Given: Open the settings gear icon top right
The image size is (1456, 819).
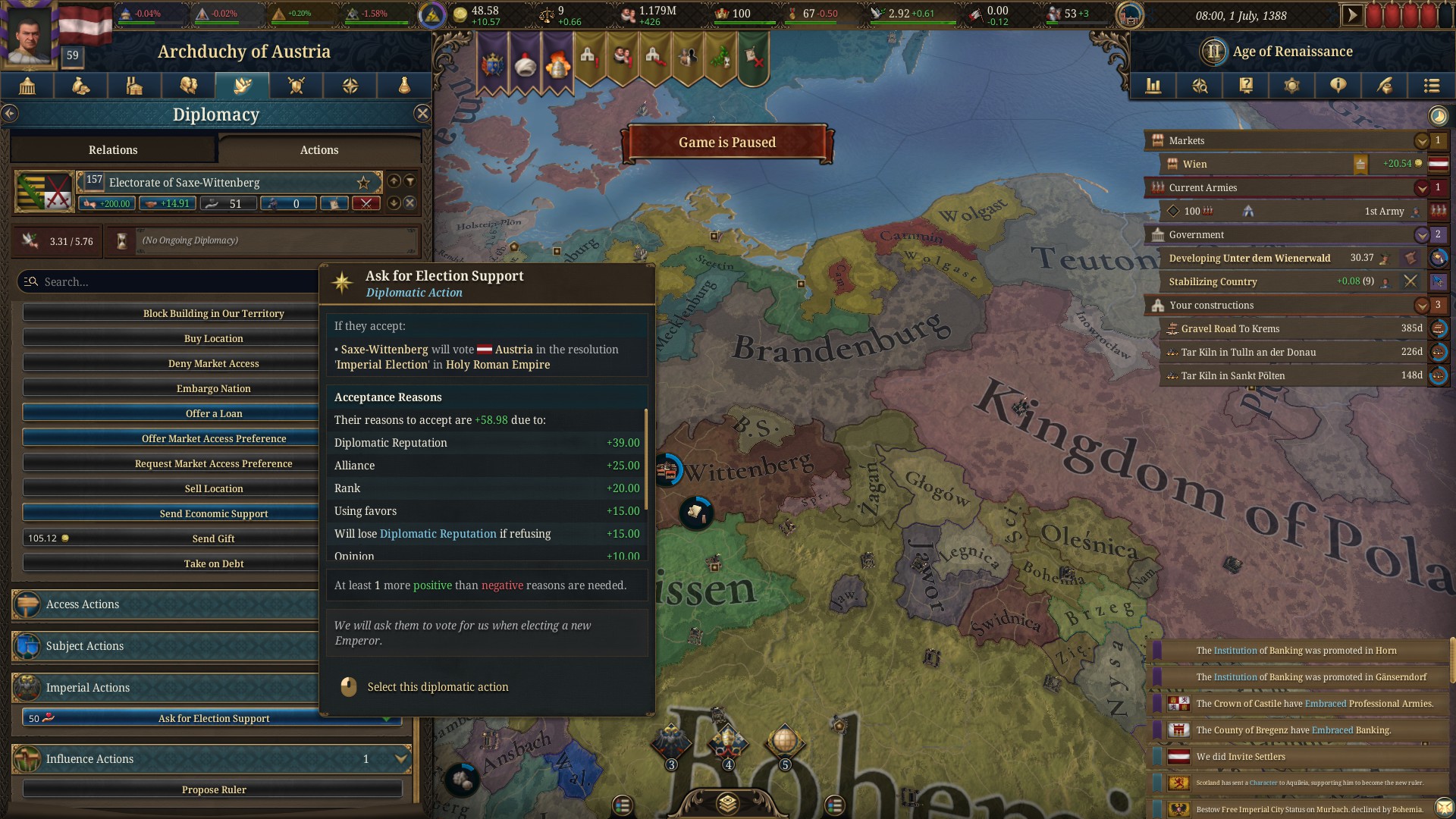Looking at the screenshot, I should [x=1292, y=86].
